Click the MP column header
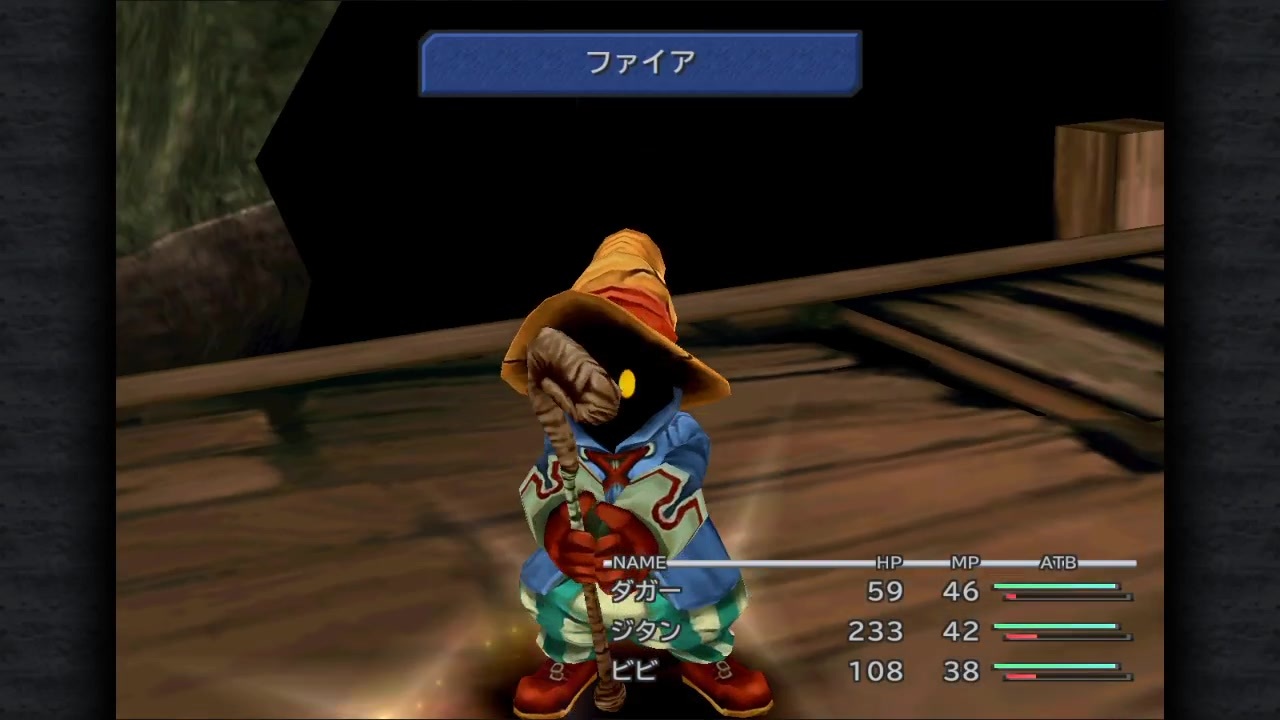Image resolution: width=1280 pixels, height=720 pixels. click(963, 563)
